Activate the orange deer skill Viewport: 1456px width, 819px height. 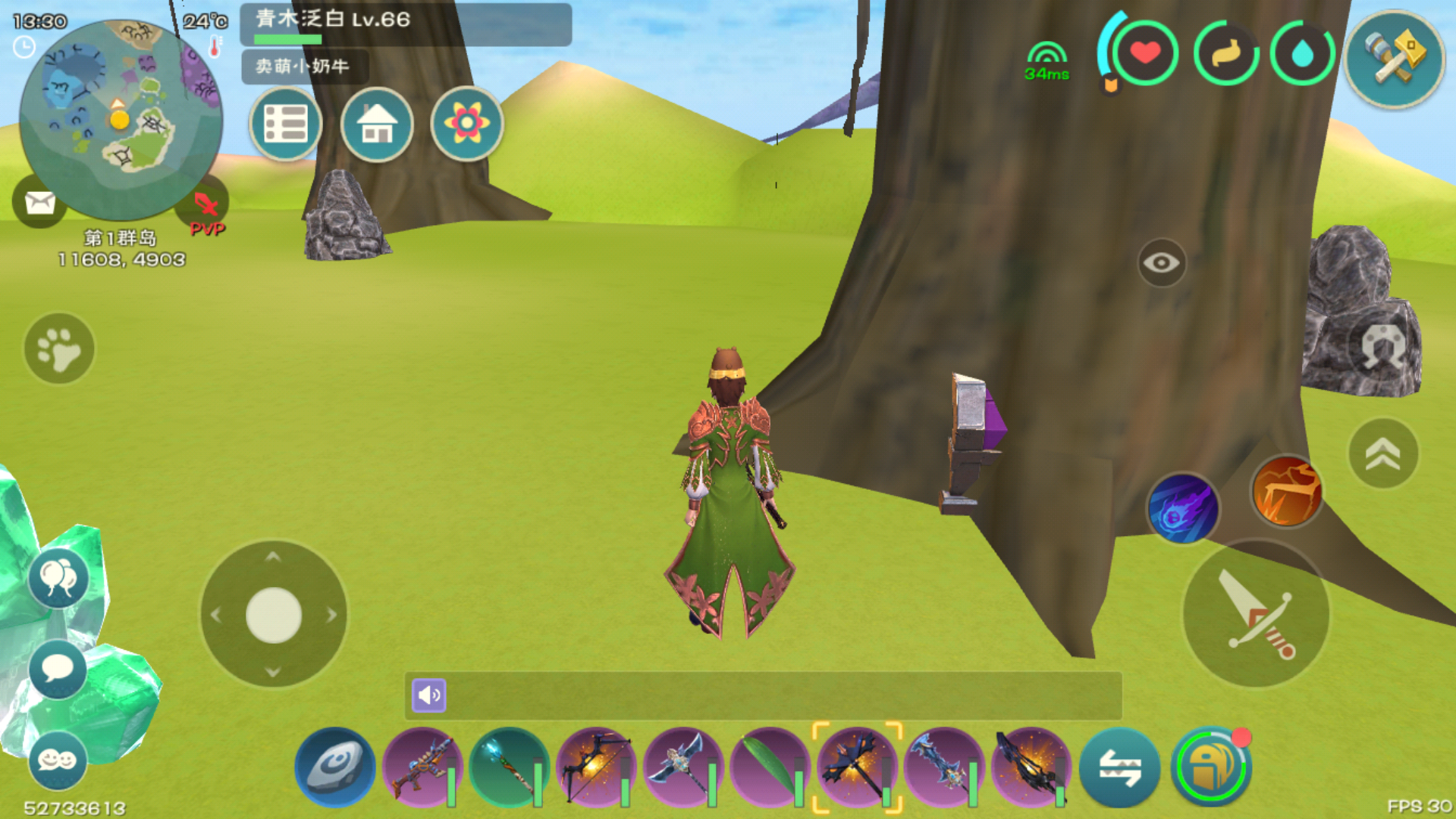(1287, 493)
